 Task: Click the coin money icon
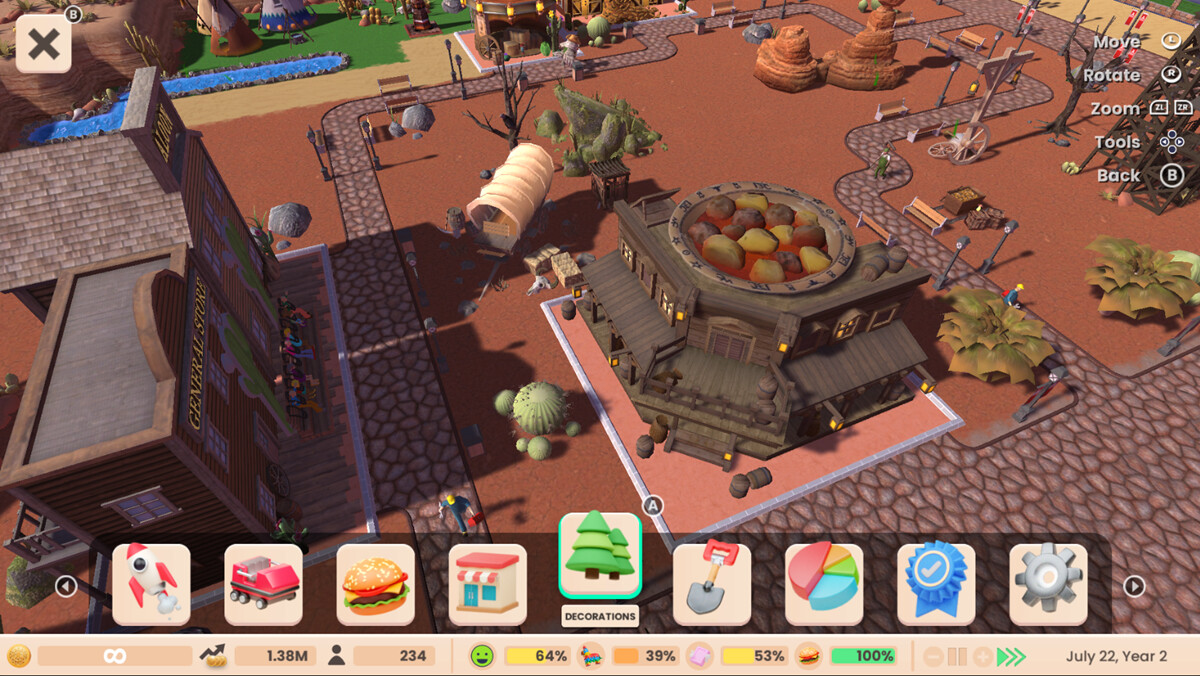pos(19,656)
